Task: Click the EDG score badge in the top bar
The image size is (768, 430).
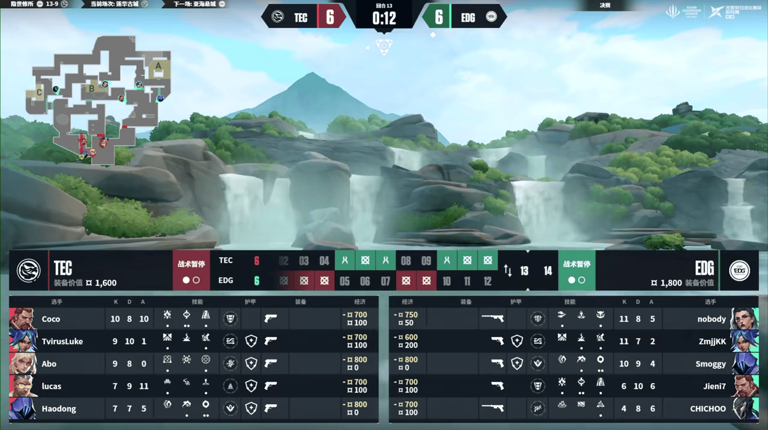Action: pos(438,17)
